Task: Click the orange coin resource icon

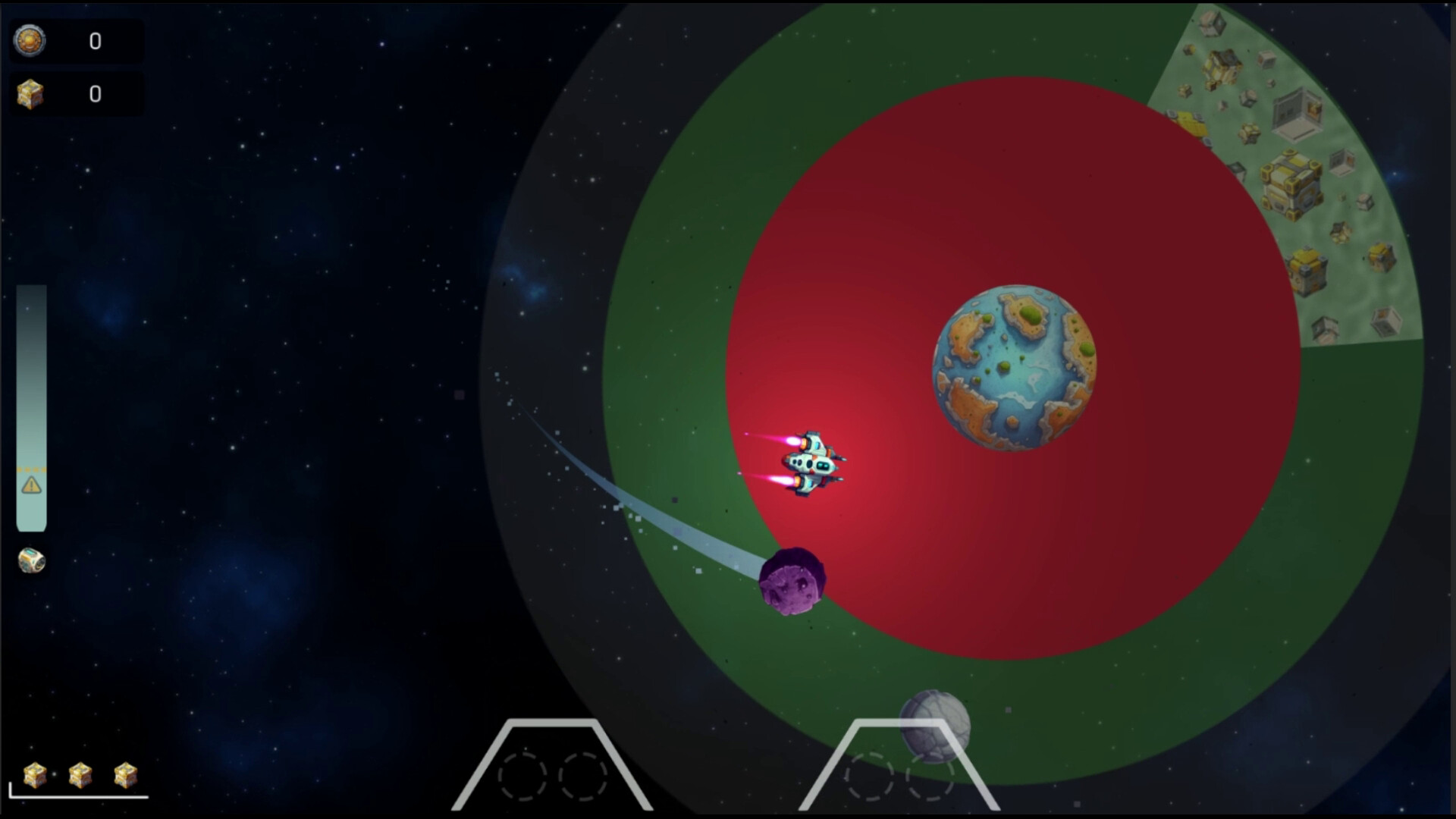Action: tap(30, 42)
